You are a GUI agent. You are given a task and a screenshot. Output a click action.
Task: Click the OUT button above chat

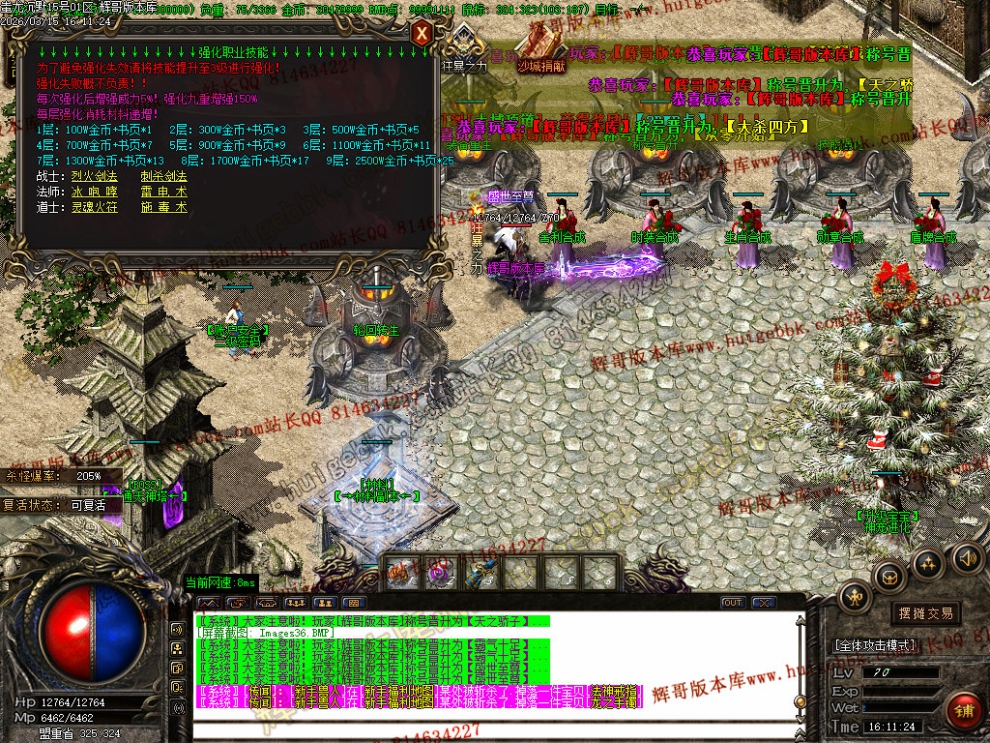pos(733,603)
